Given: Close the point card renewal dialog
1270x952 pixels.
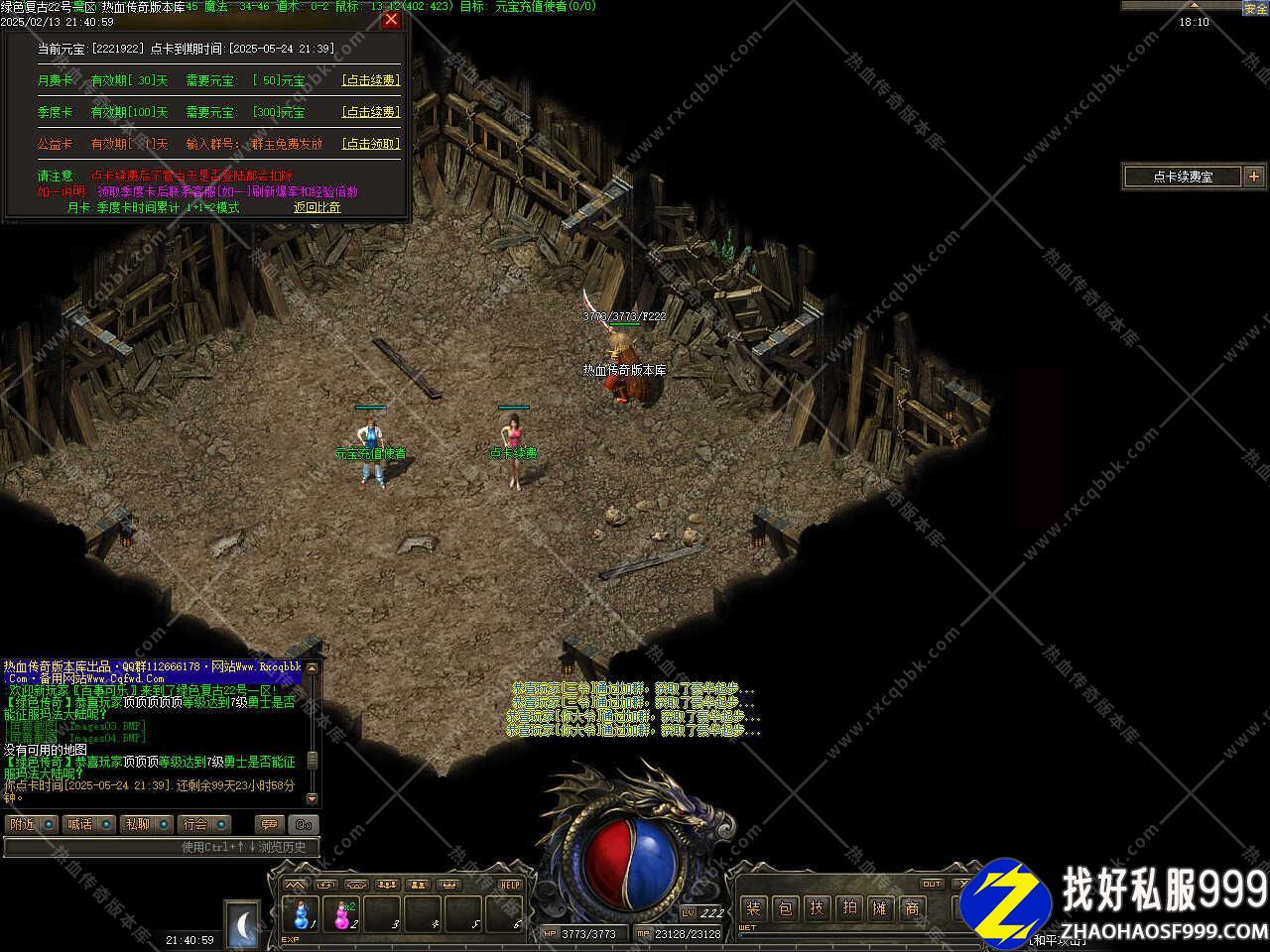Looking at the screenshot, I should tap(391, 19).
